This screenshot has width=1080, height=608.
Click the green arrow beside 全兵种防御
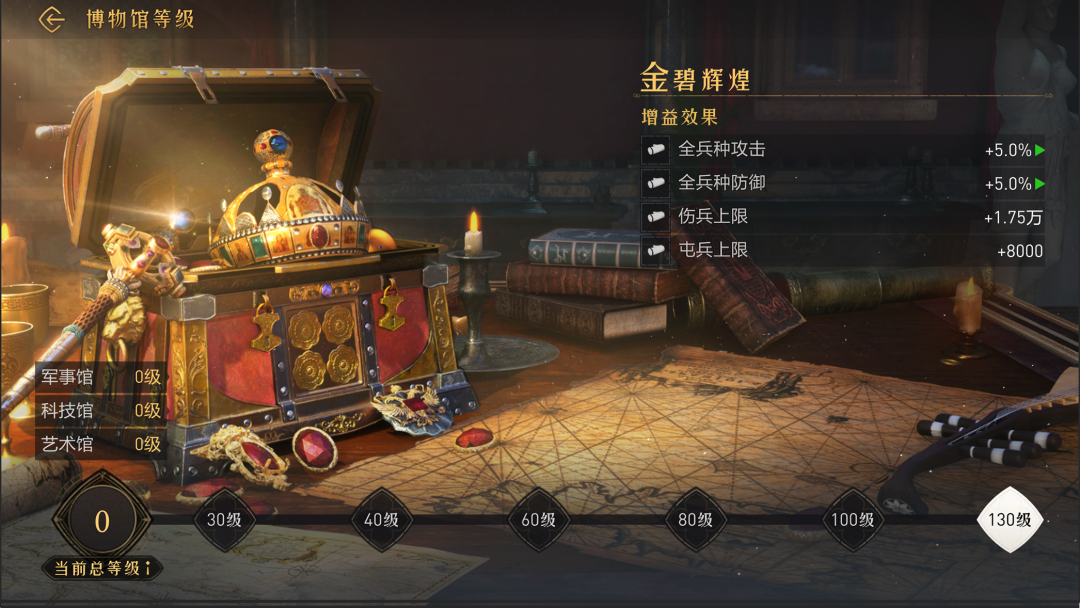[1040, 184]
